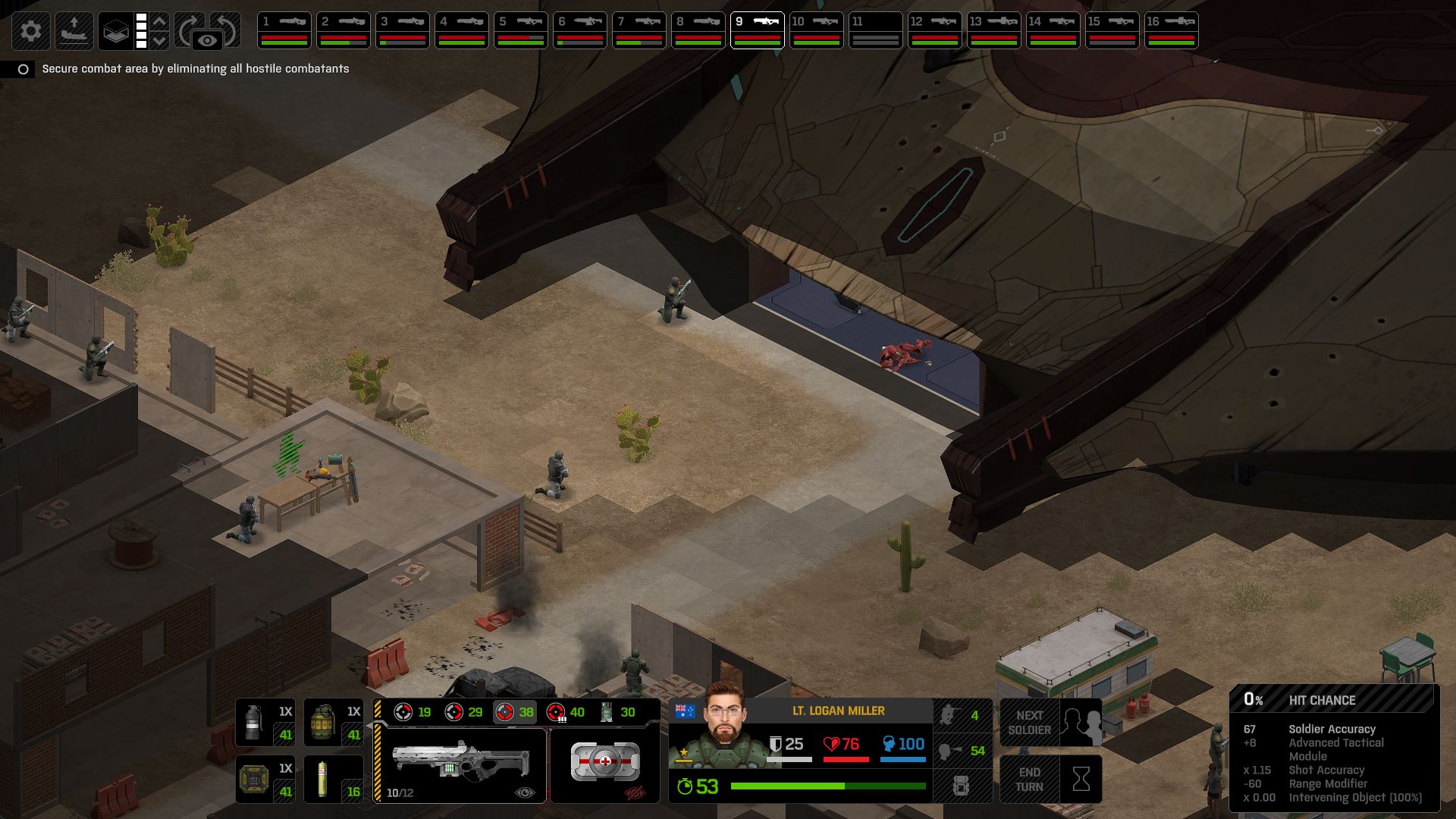Viewport: 1456px width, 819px height.
Task: Reload weapon using the 30 TU option
Action: (617, 712)
